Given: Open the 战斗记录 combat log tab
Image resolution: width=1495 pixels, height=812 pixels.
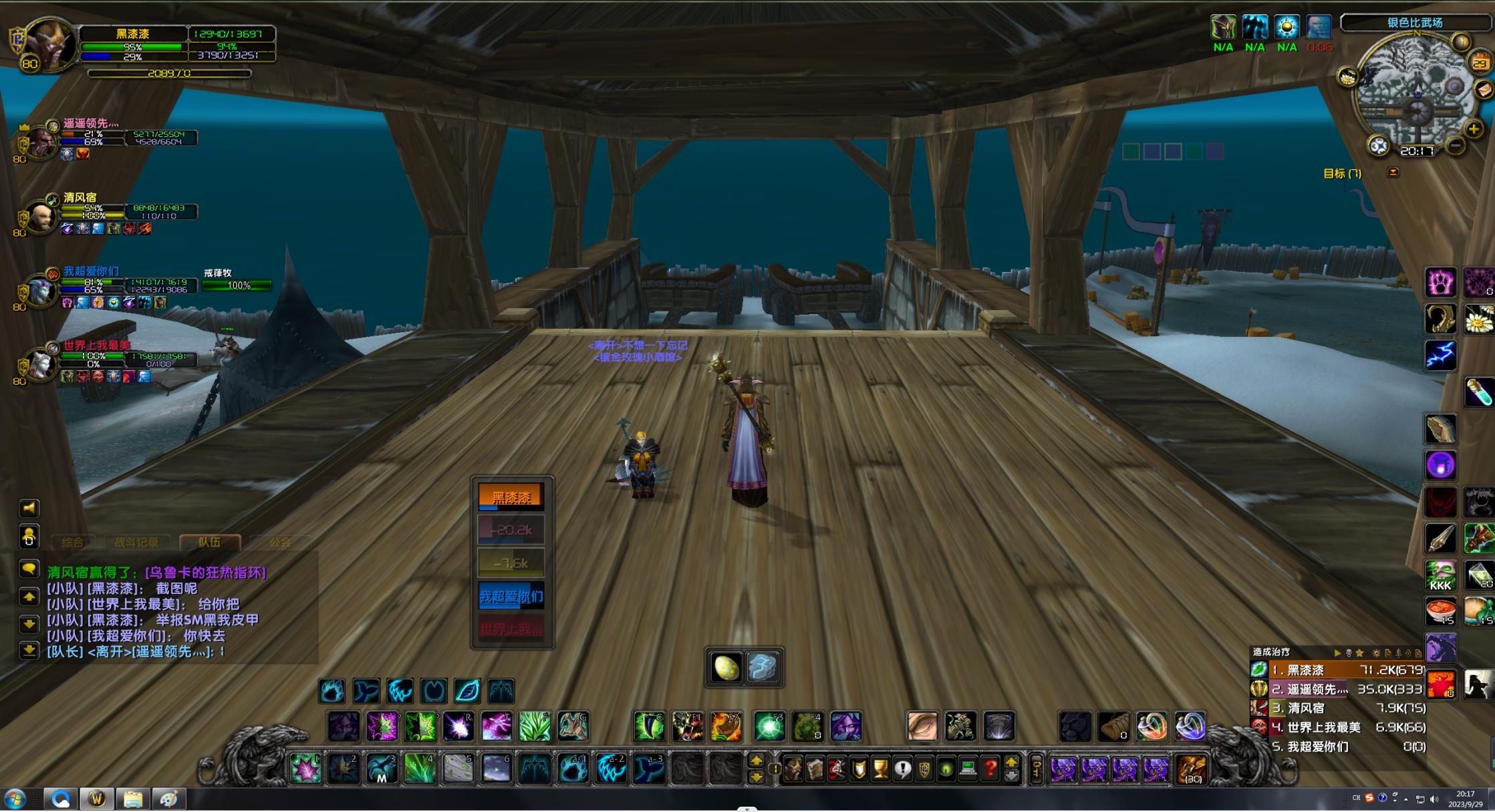Looking at the screenshot, I should (136, 543).
